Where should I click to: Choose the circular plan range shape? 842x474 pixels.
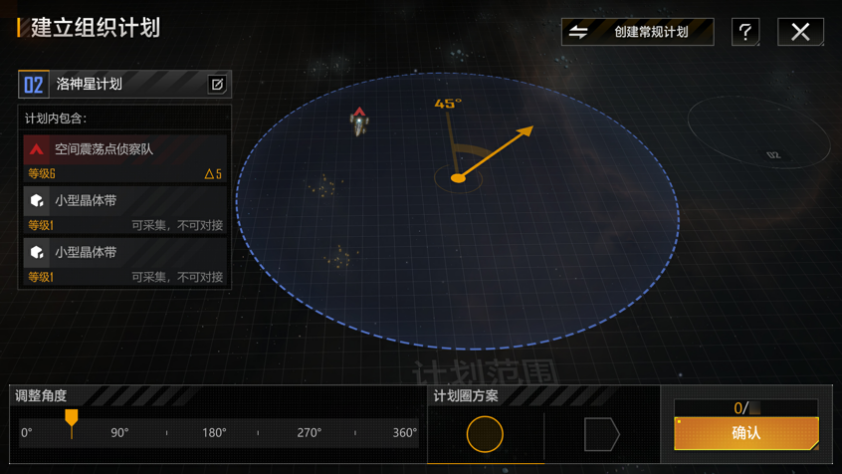pos(485,434)
